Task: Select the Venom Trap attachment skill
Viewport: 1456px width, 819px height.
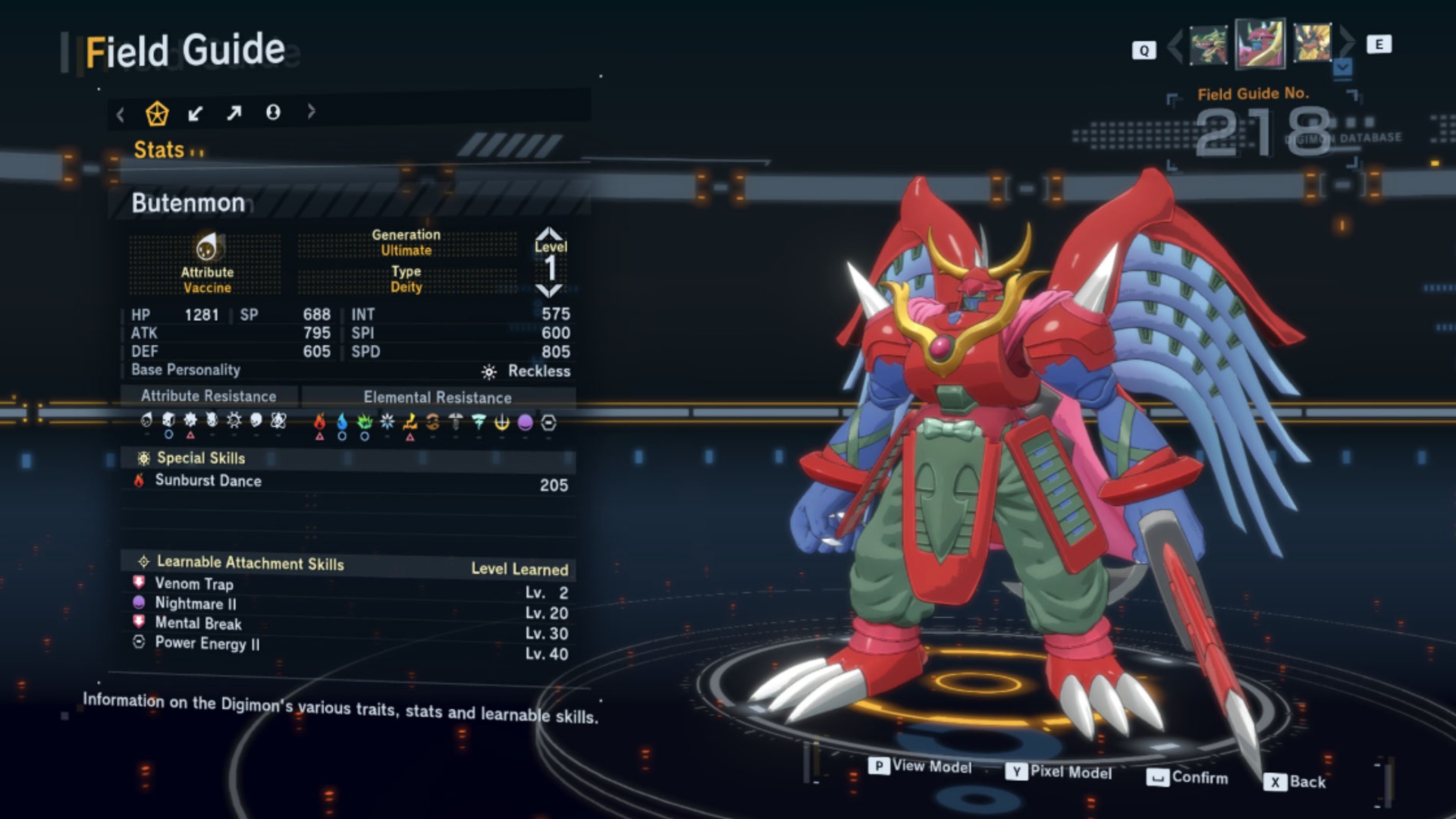Action: [x=194, y=584]
